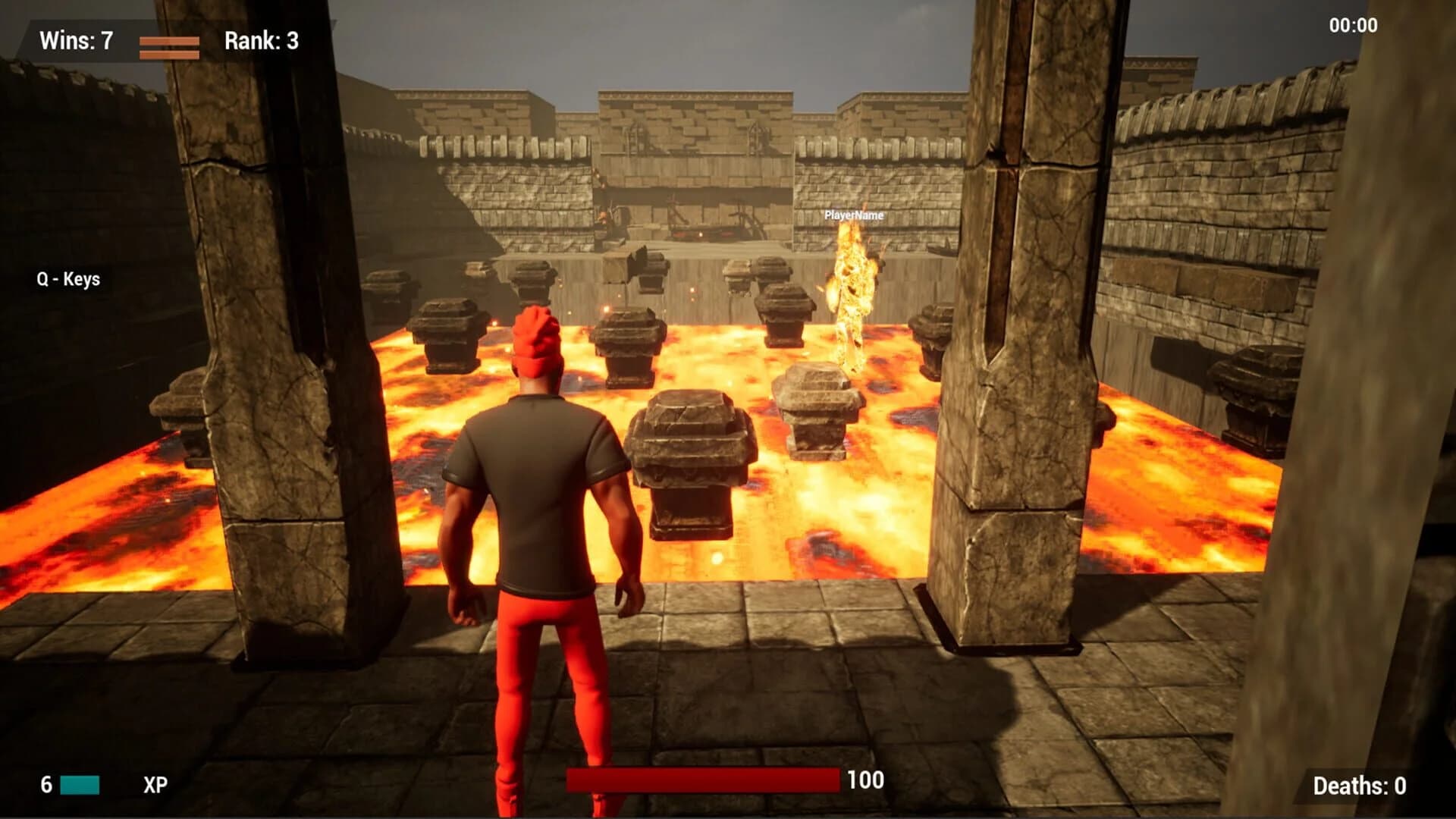Image resolution: width=1456 pixels, height=819 pixels.
Task: Select the Rank: 3 indicator
Action: pyautogui.click(x=262, y=42)
